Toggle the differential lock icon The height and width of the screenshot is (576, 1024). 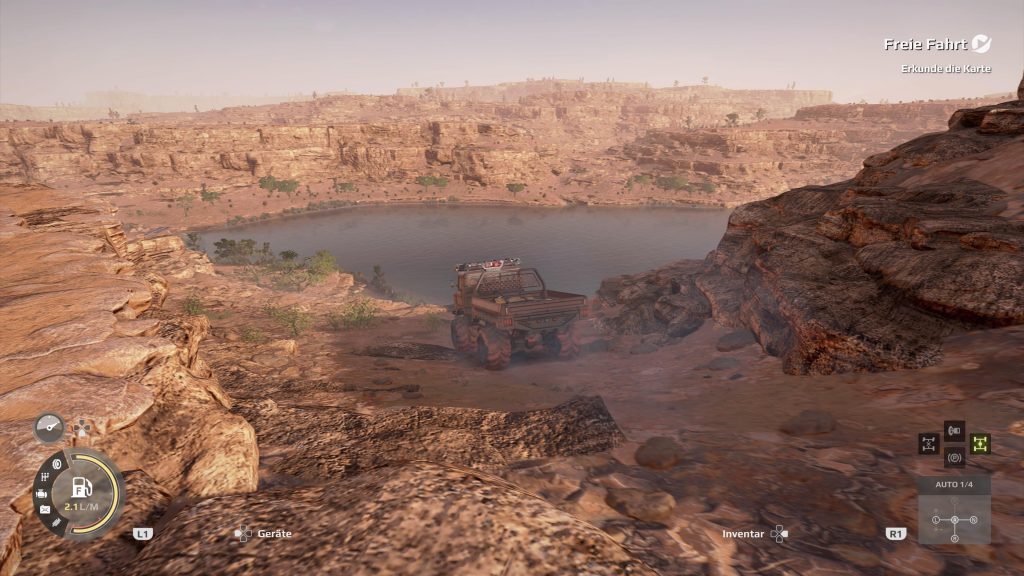pos(929,443)
